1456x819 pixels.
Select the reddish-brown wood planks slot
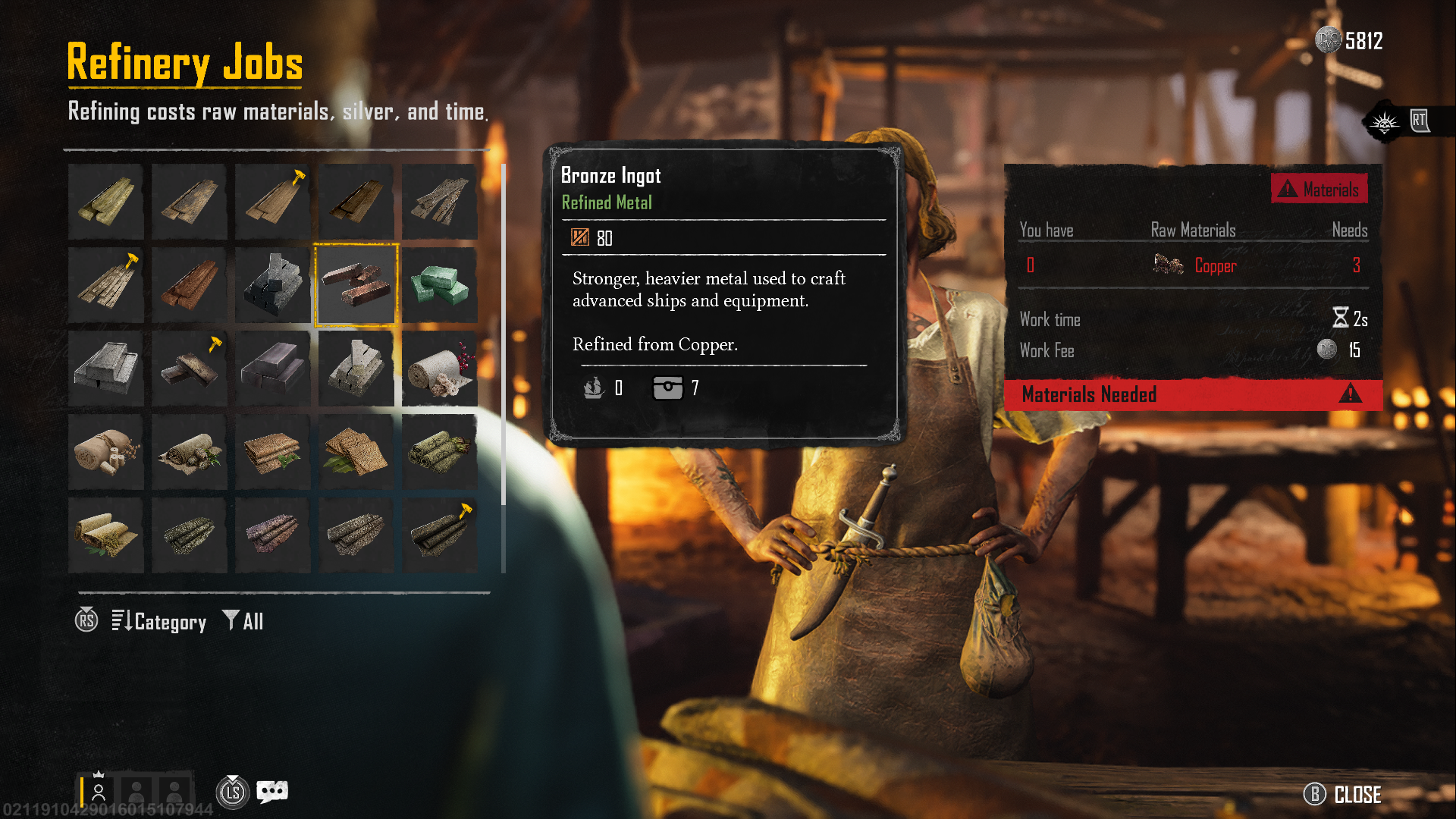point(189,285)
